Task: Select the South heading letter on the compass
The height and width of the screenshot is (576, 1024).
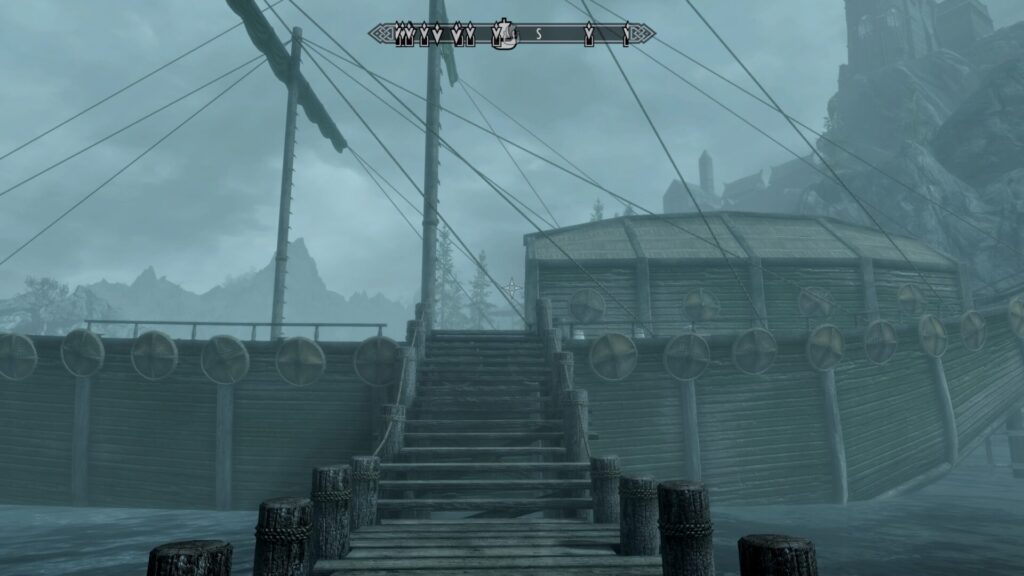Action: pos(538,35)
